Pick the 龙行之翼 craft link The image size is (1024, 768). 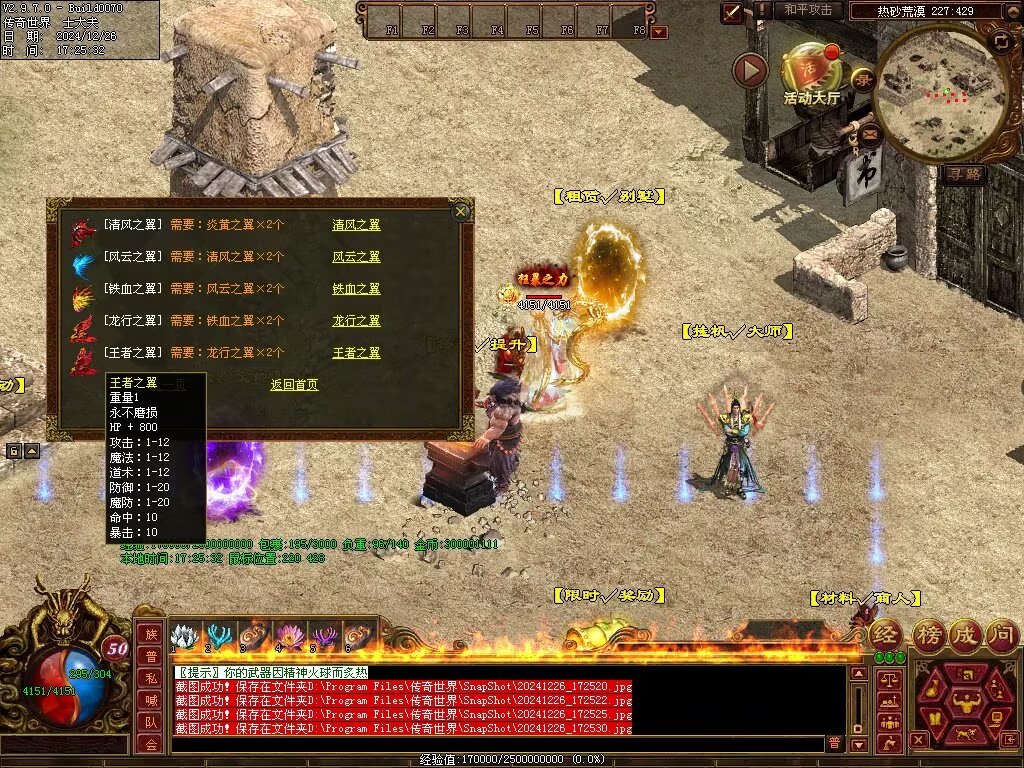(356, 321)
